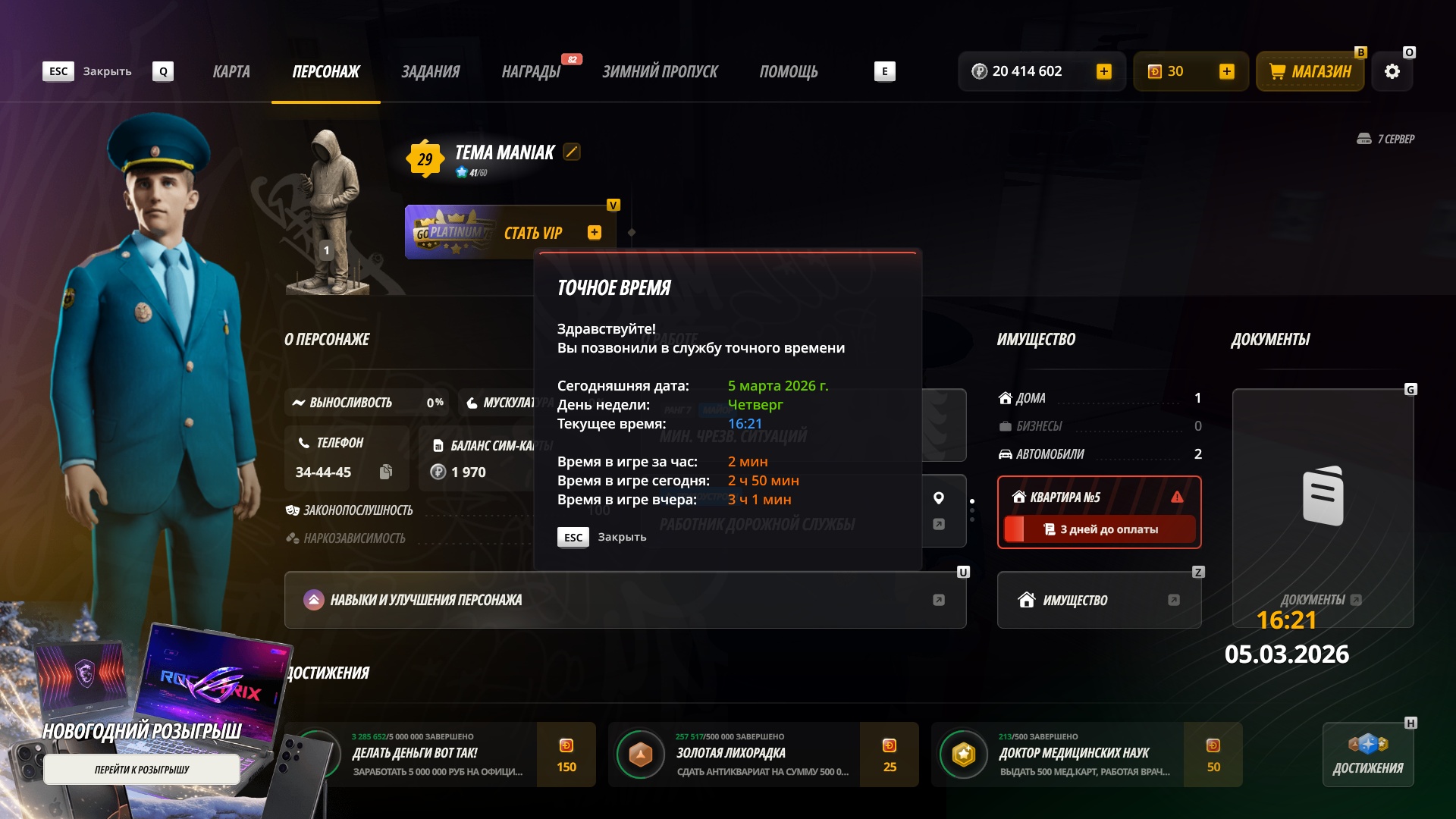Copy the phone number 34-44-45
This screenshot has width=1456, height=819.
pos(386,472)
